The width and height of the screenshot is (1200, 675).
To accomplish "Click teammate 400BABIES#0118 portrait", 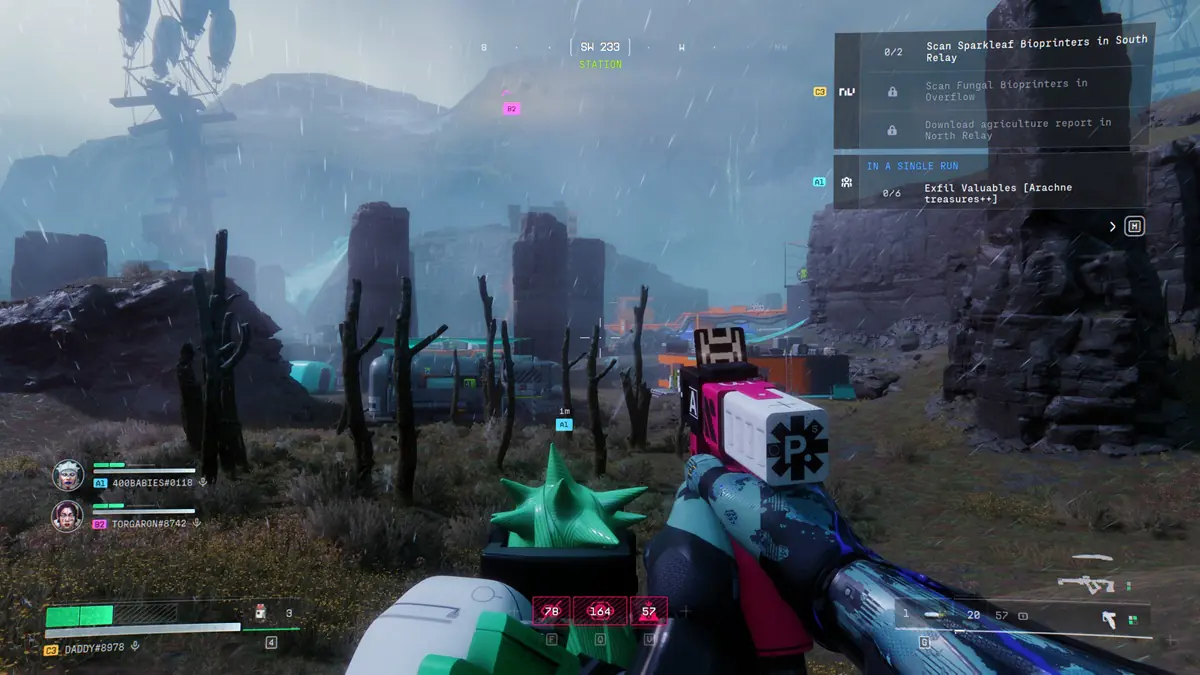I will coord(68,474).
